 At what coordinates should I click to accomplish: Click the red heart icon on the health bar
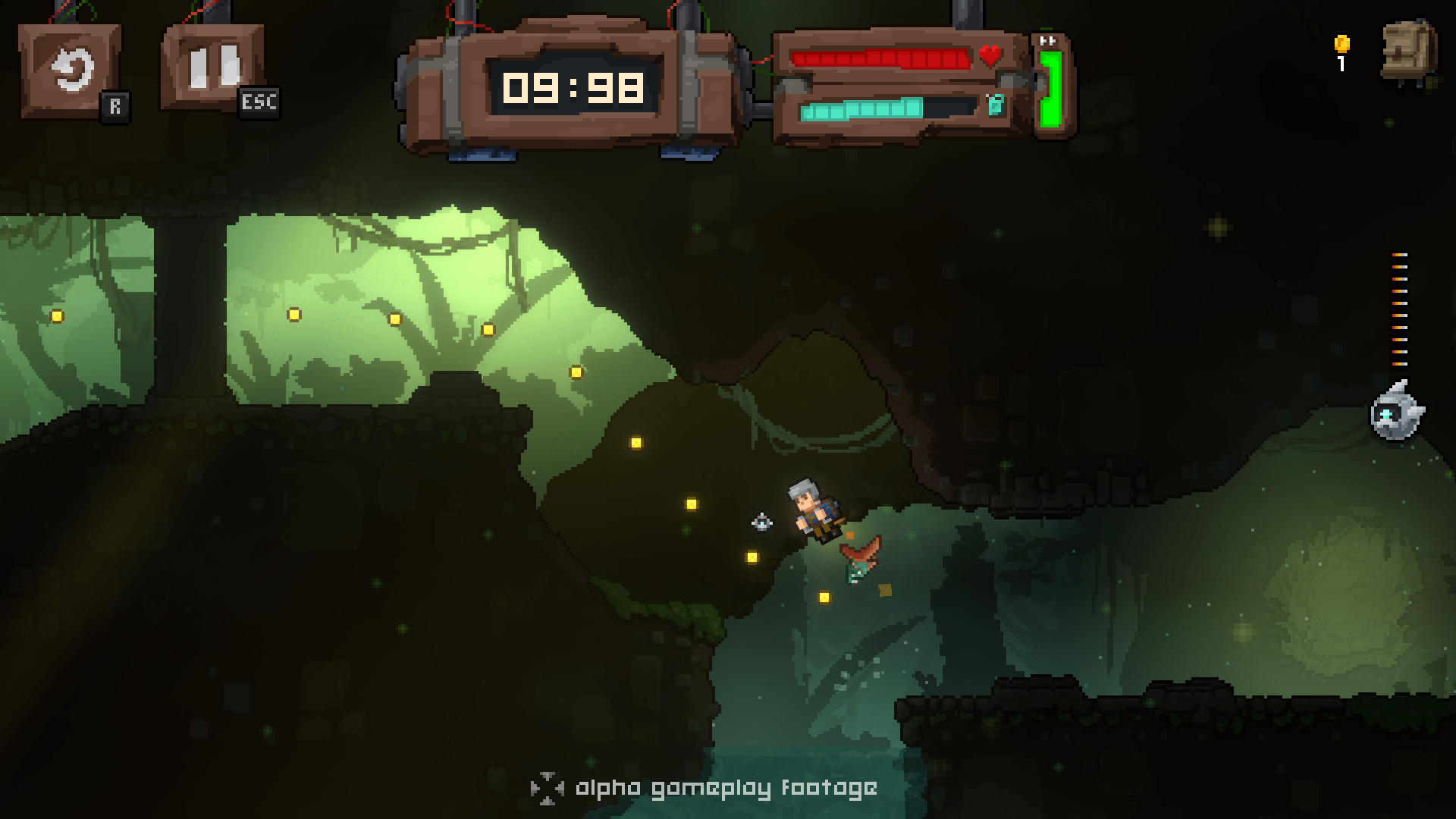(x=992, y=56)
